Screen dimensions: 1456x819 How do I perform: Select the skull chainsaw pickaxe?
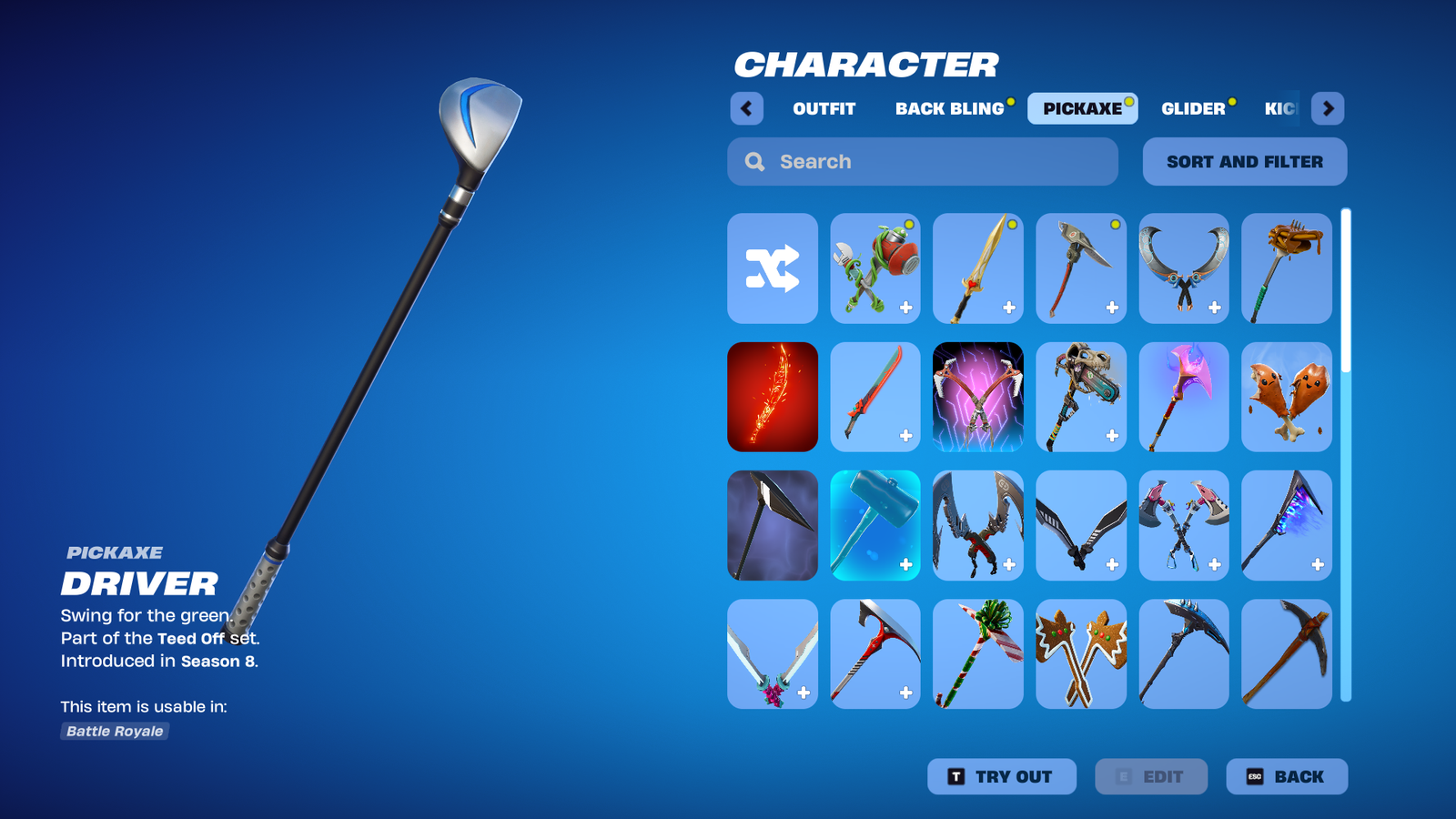[1081, 397]
